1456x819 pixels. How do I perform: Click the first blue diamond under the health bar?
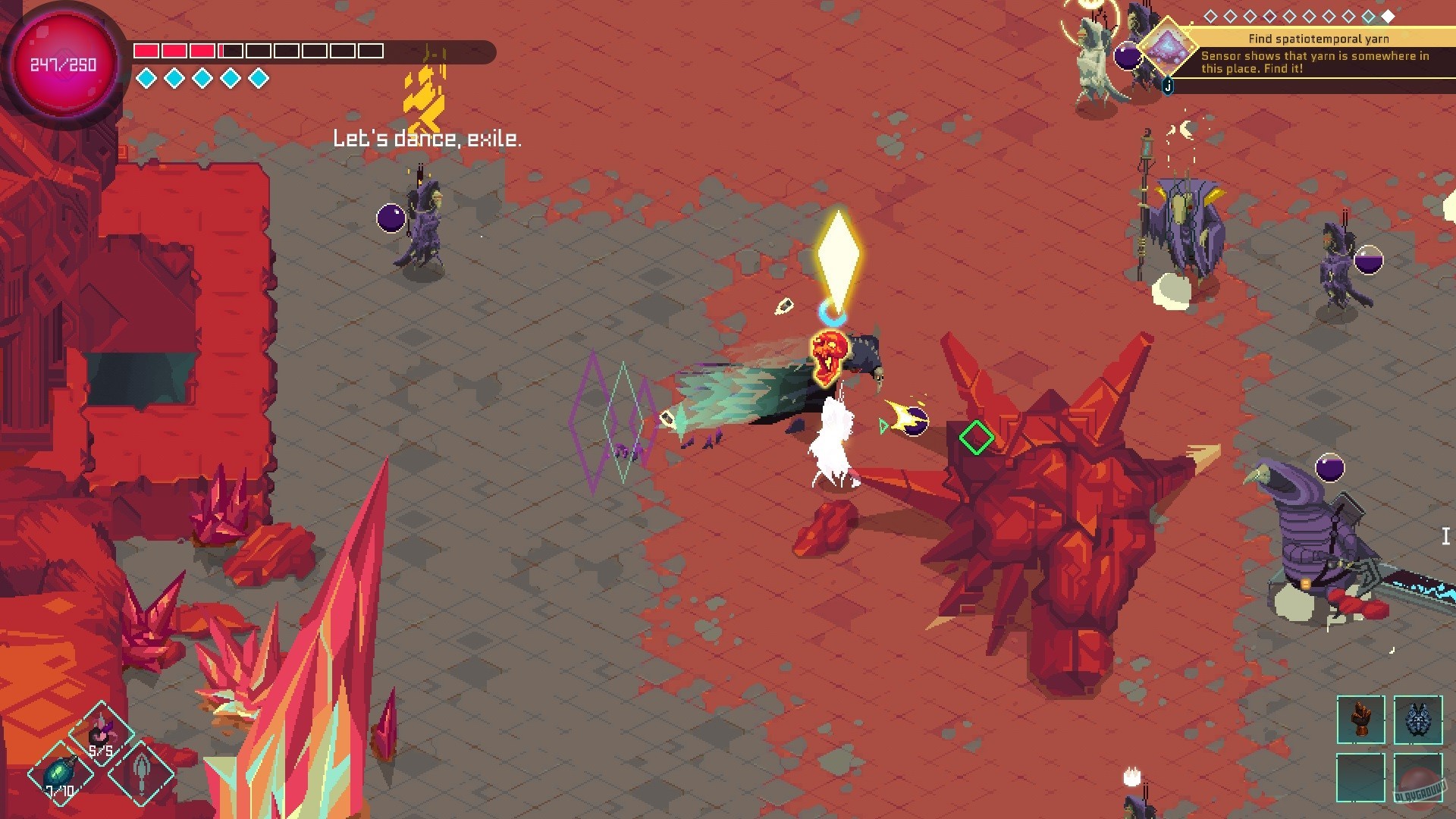[144, 77]
